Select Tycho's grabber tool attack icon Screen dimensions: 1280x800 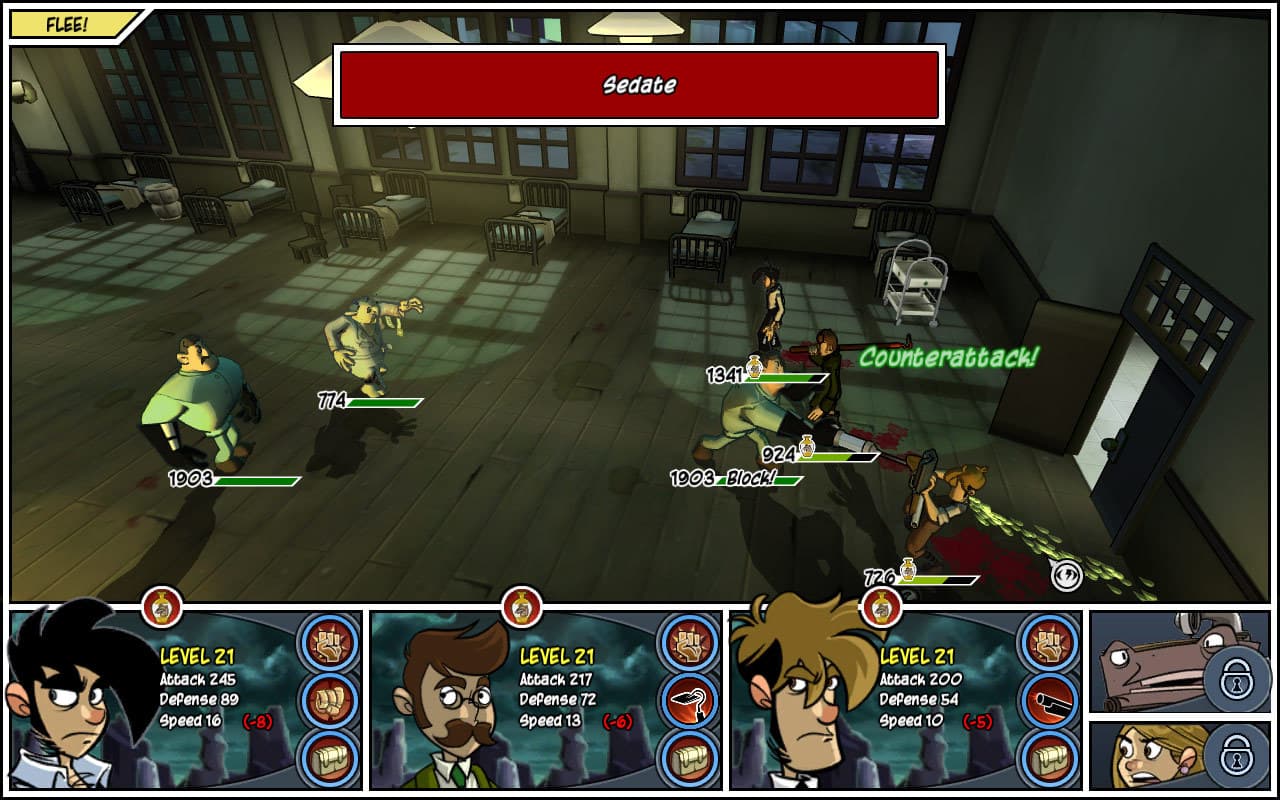point(690,702)
